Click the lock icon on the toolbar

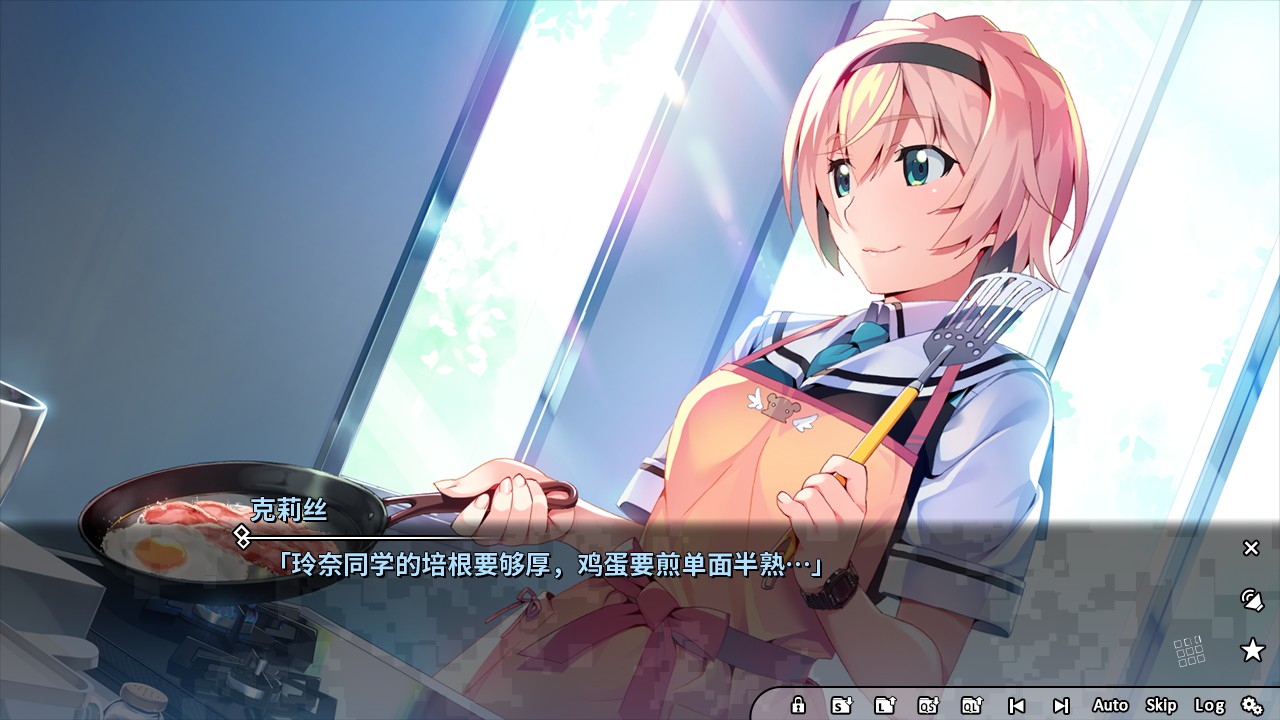798,704
